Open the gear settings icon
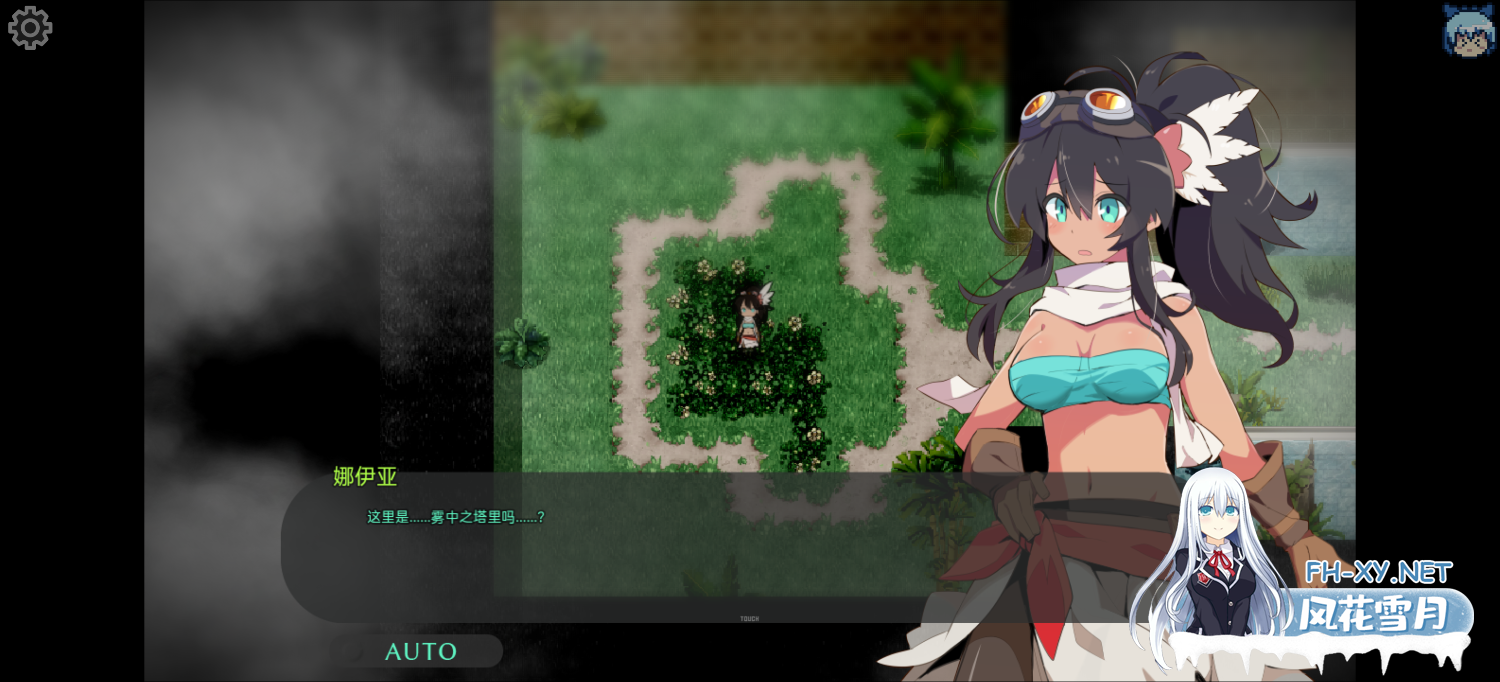This screenshot has width=1500, height=682. click(x=30, y=28)
